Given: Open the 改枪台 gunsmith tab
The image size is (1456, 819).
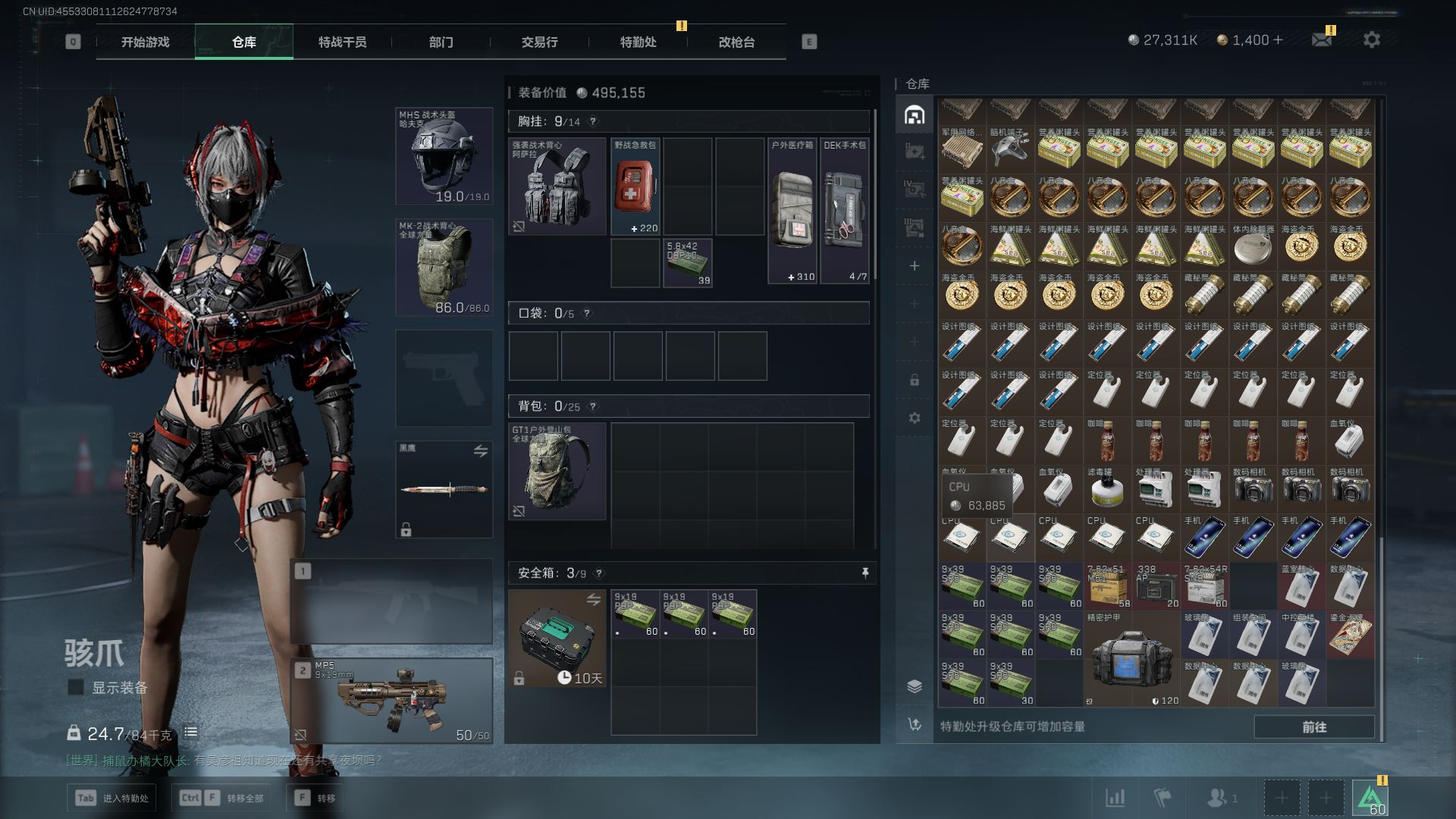Looking at the screenshot, I should [x=736, y=42].
